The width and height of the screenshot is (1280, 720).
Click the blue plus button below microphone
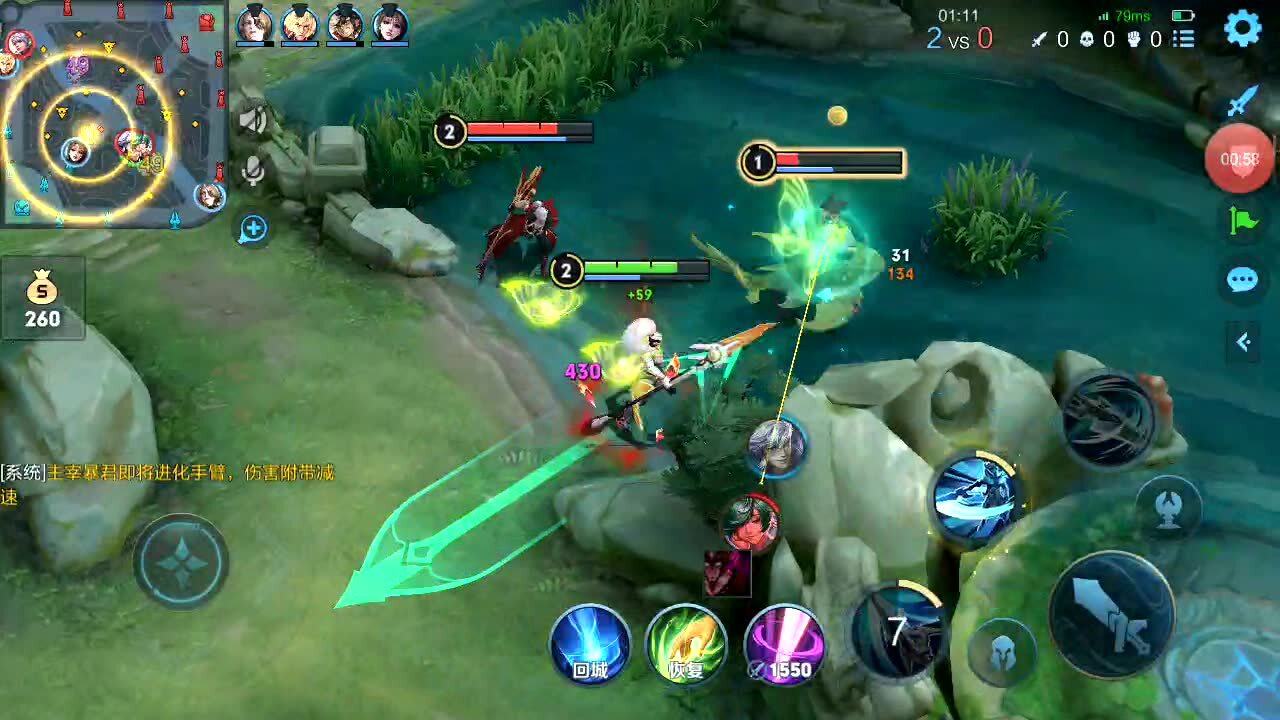(x=253, y=229)
